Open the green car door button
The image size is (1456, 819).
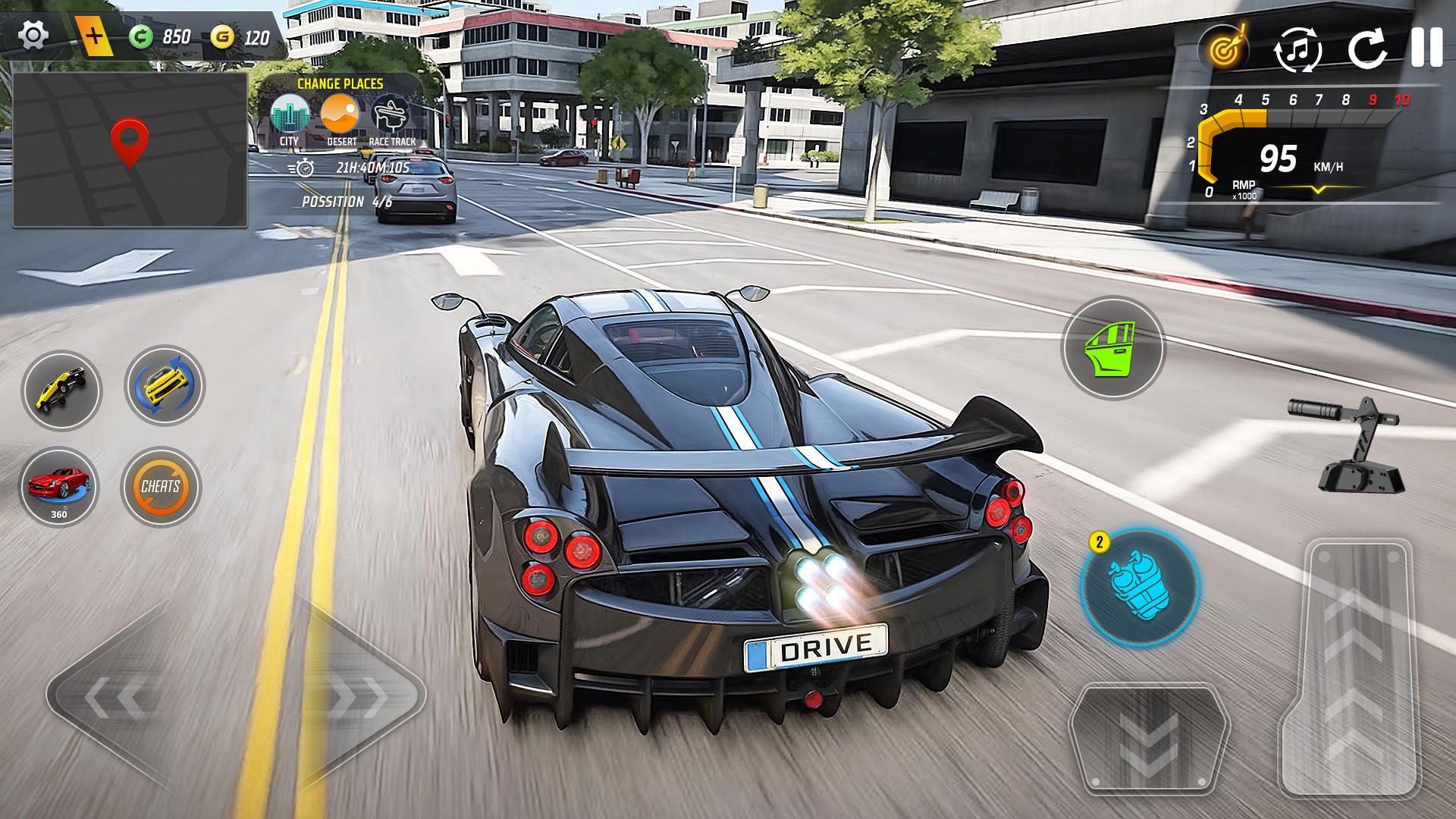(x=1112, y=348)
